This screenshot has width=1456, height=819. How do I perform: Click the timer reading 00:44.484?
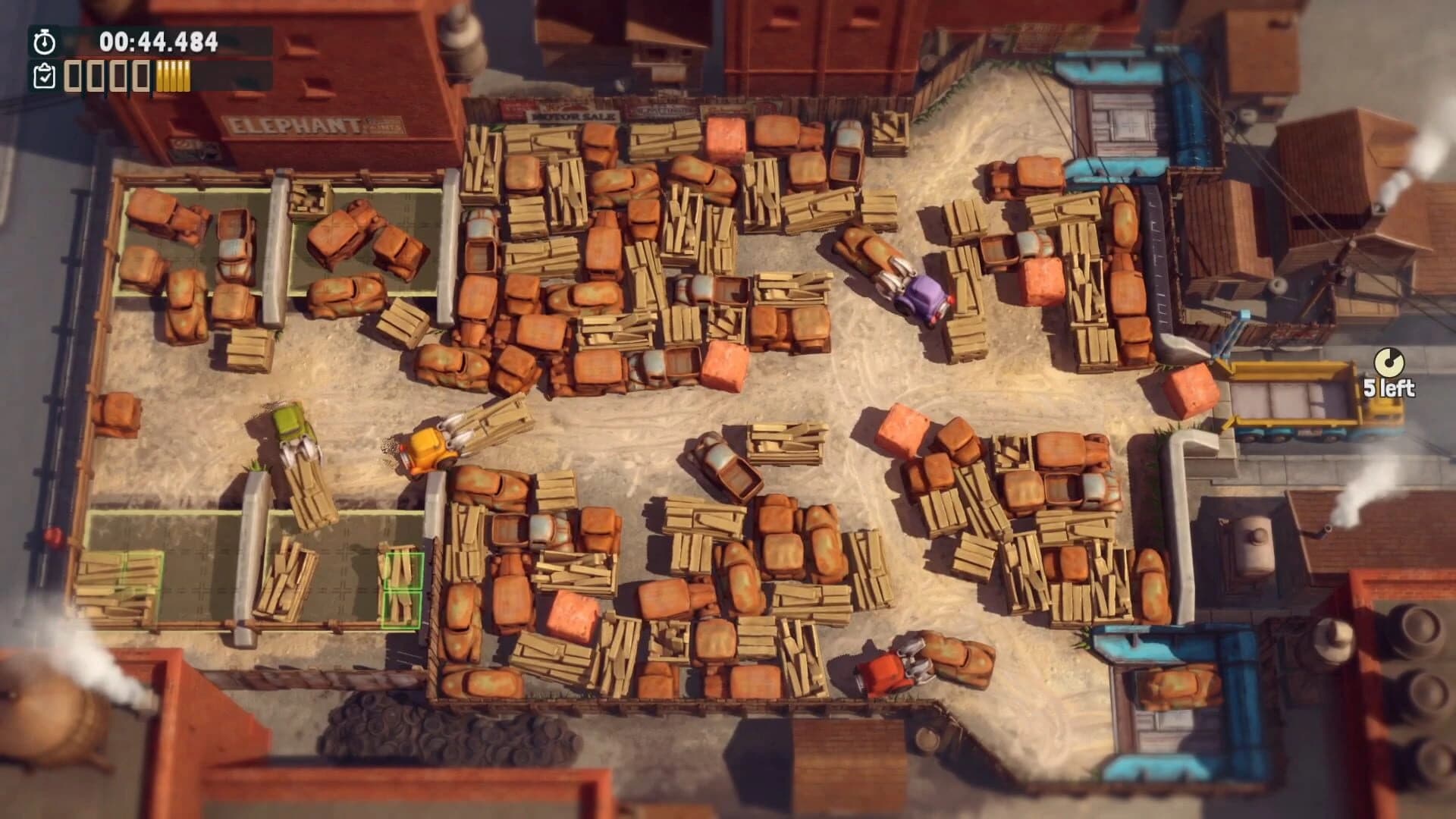tap(150, 42)
